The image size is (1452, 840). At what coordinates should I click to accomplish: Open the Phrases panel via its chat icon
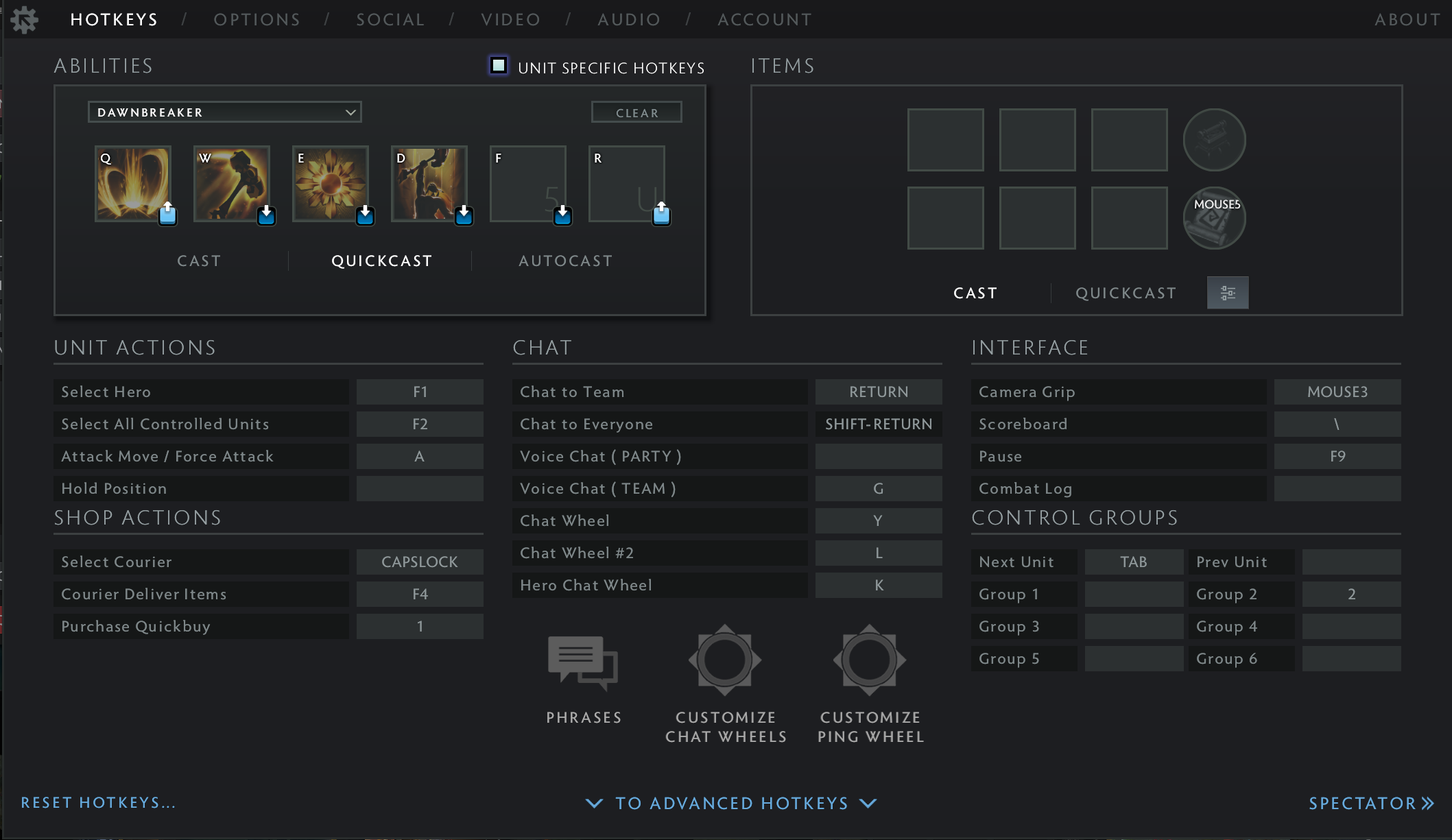click(582, 660)
